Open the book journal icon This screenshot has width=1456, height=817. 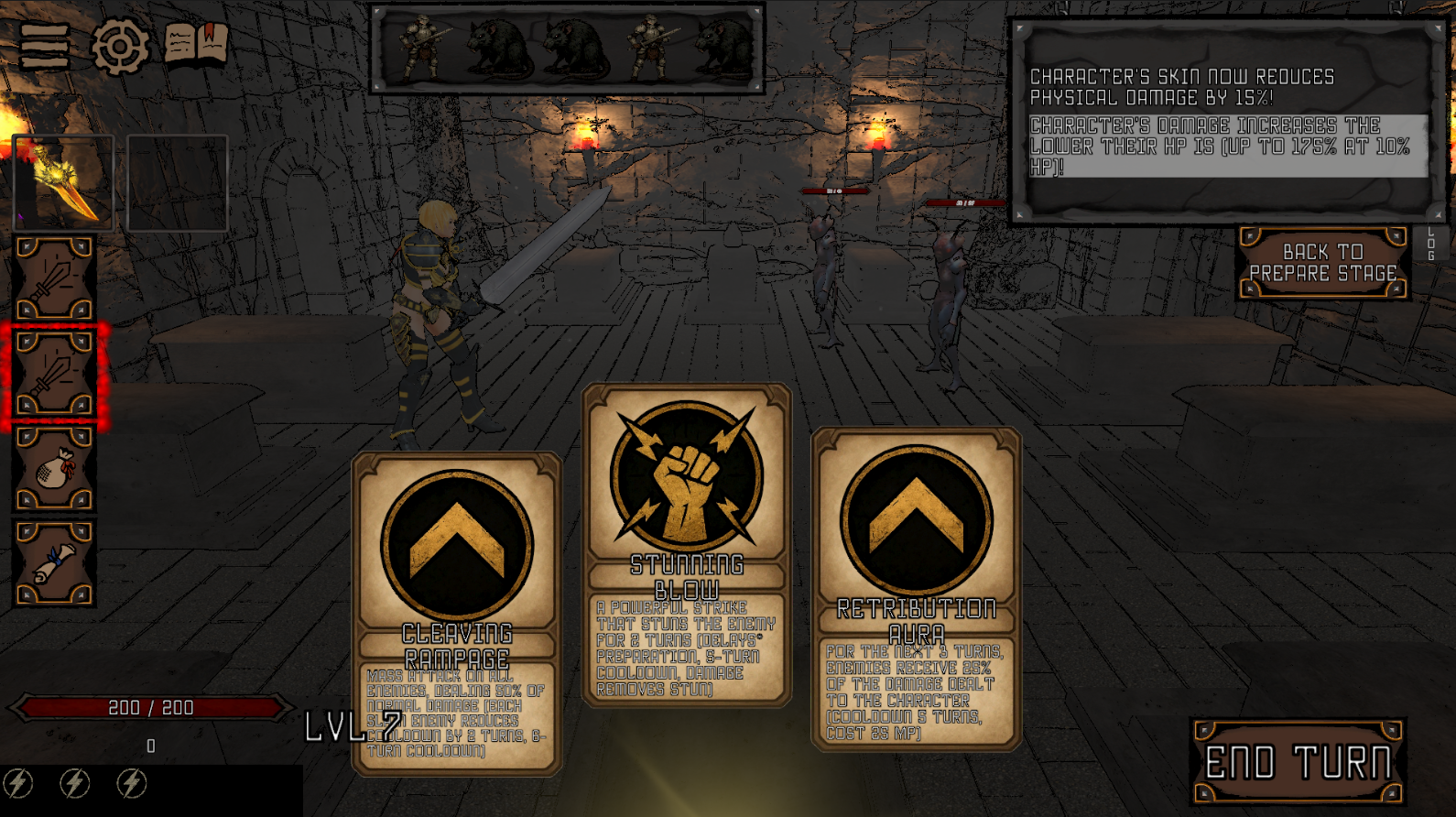click(x=196, y=43)
